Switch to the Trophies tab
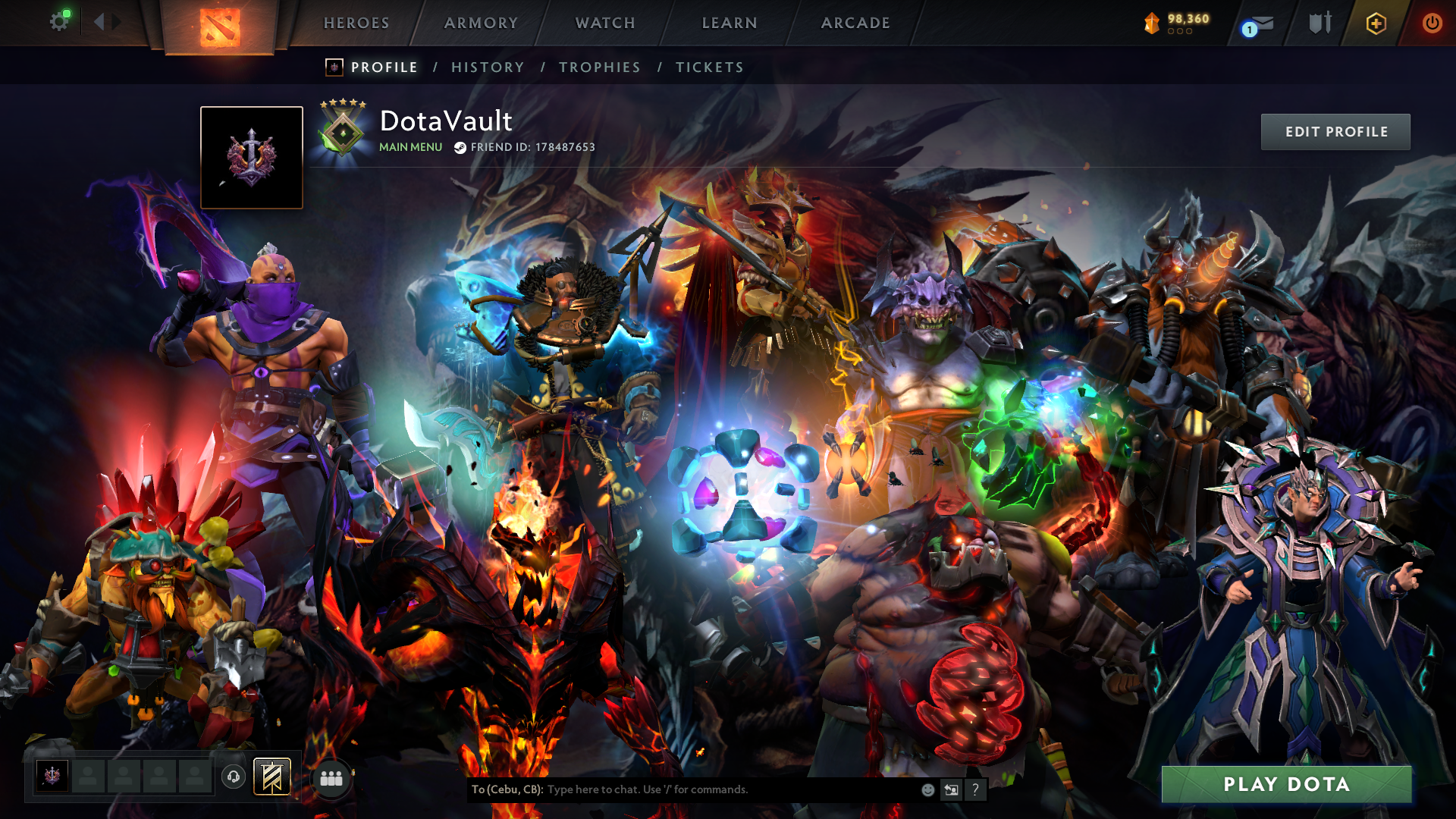The width and height of the screenshot is (1456, 819). [600, 67]
